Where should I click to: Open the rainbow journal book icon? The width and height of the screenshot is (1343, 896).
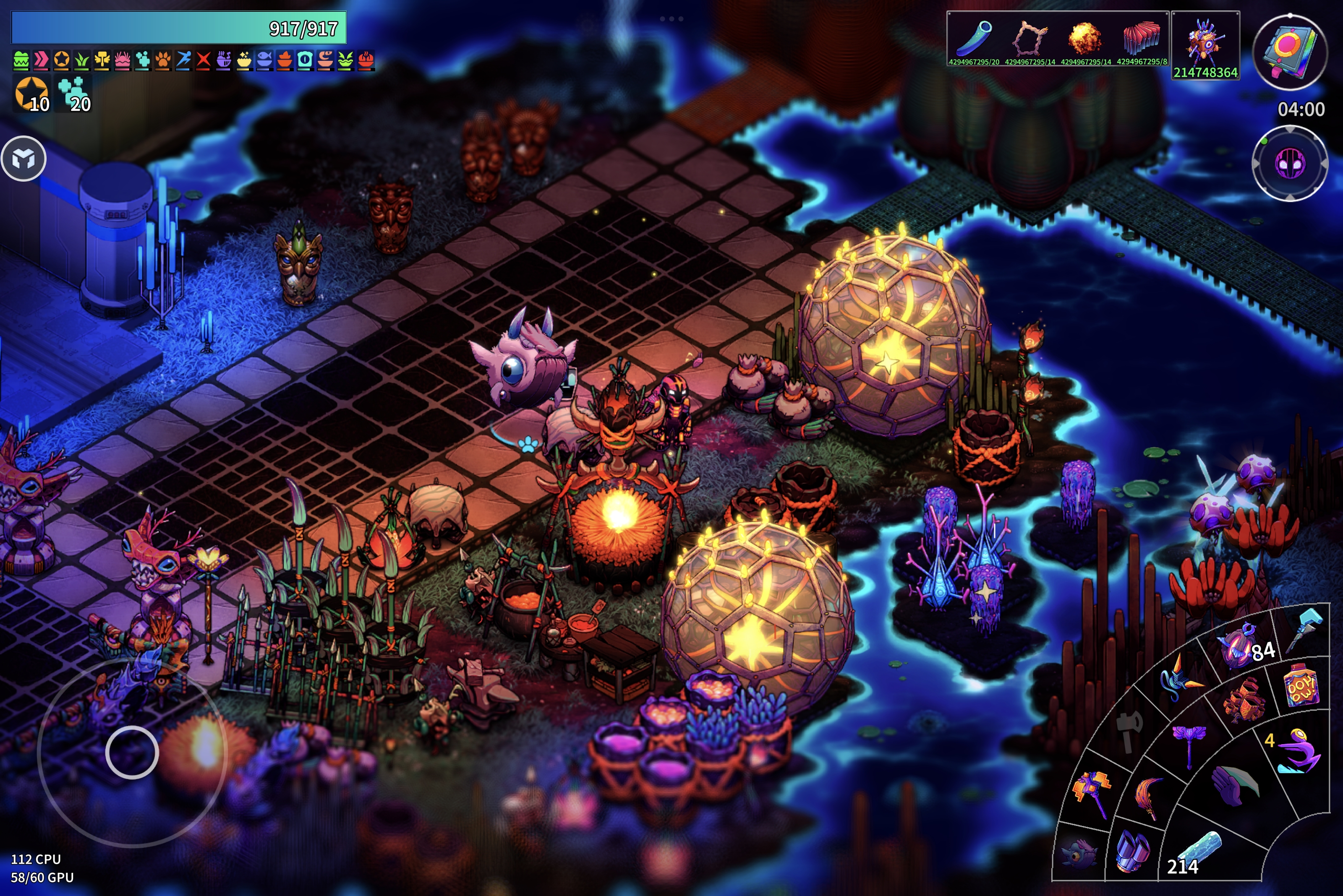[x=1290, y=52]
